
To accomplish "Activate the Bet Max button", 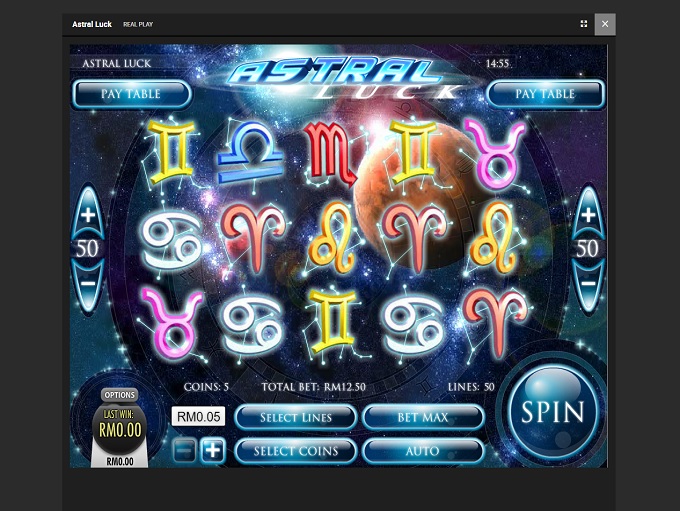I will pyautogui.click(x=423, y=417).
